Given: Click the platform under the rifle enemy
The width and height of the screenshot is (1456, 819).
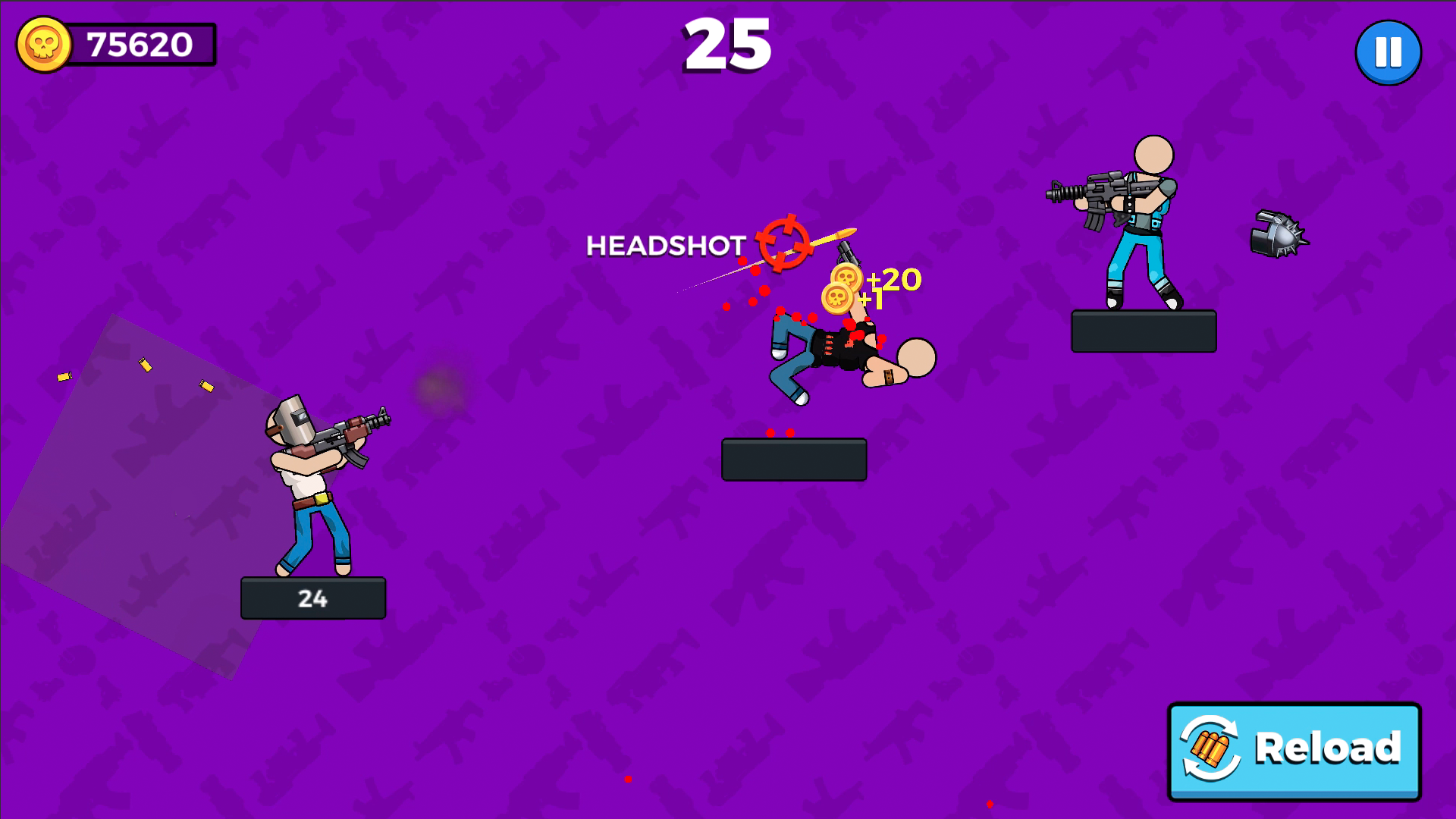Looking at the screenshot, I should coord(1144,331).
